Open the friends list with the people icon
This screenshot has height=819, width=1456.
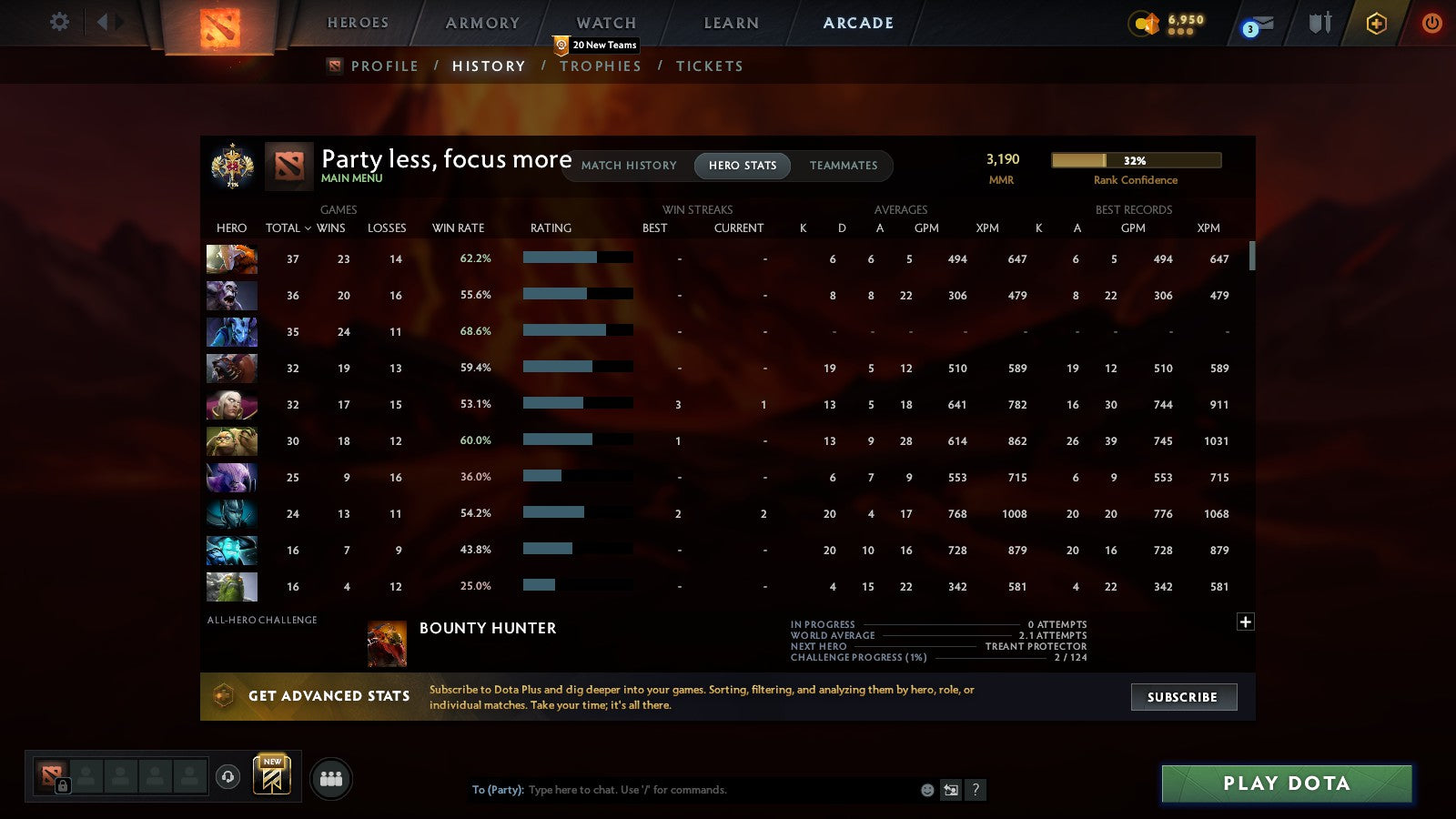331,778
